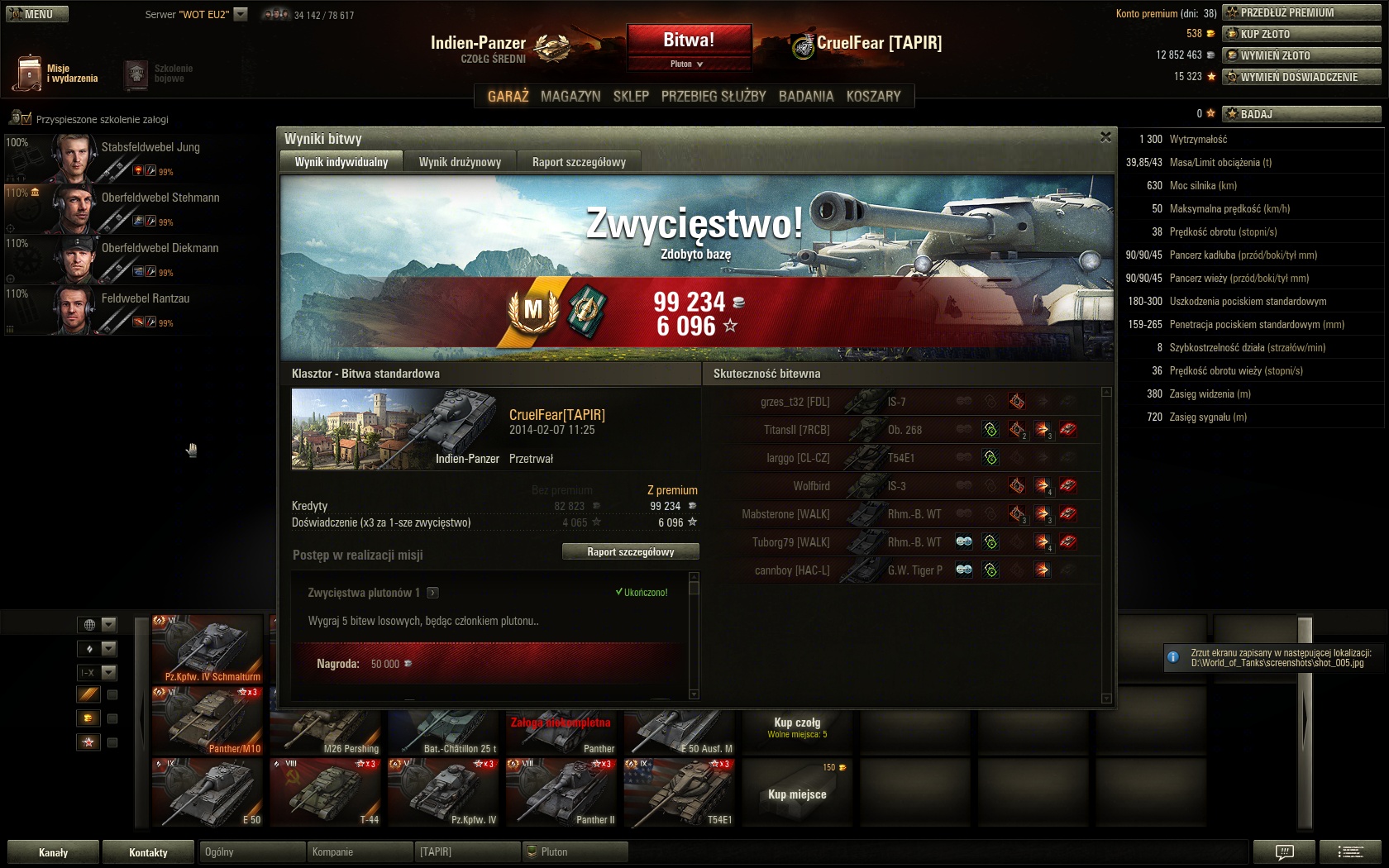Viewport: 1389px width, 868px height.
Task: Open the Raport szczegółowy tab
Action: coord(579,162)
